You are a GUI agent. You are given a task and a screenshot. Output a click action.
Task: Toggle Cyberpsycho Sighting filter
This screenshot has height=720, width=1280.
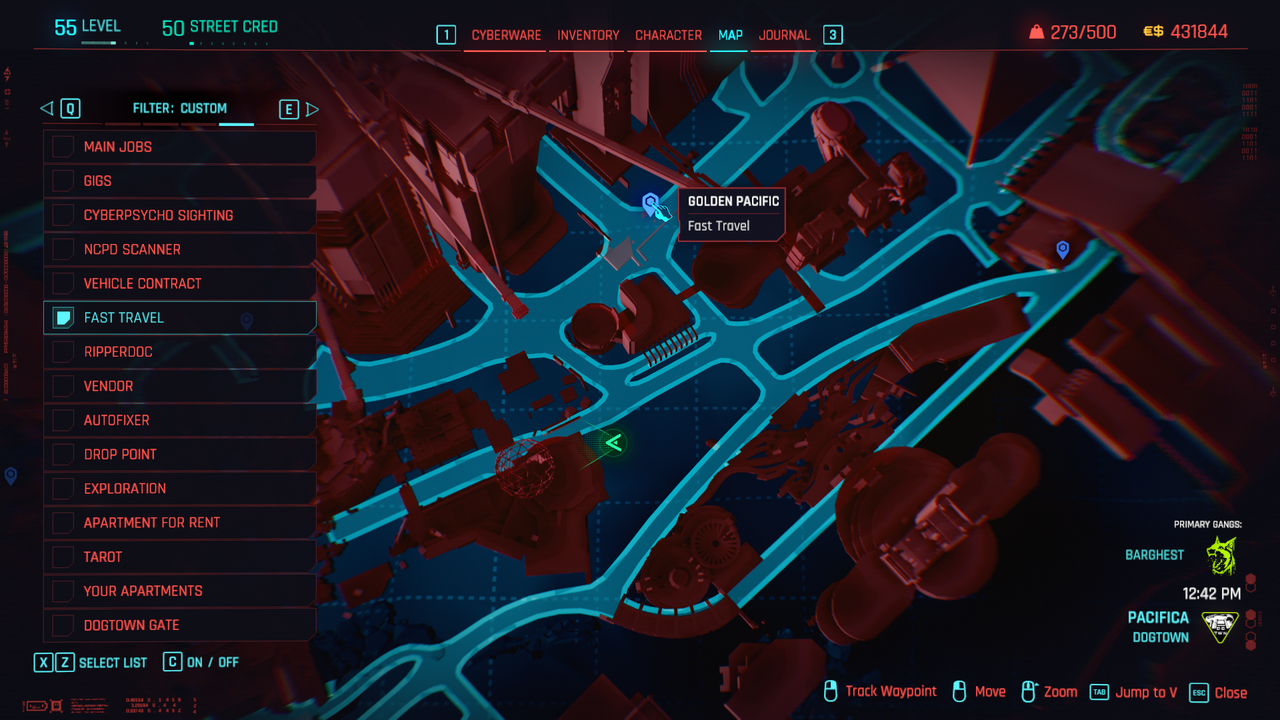(63, 215)
